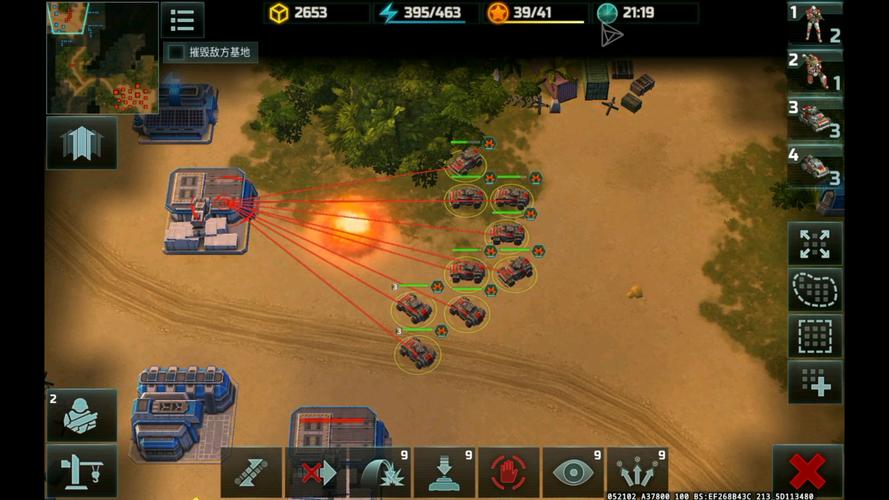
Task: Toggle the eye scout command
Action: coord(573,472)
